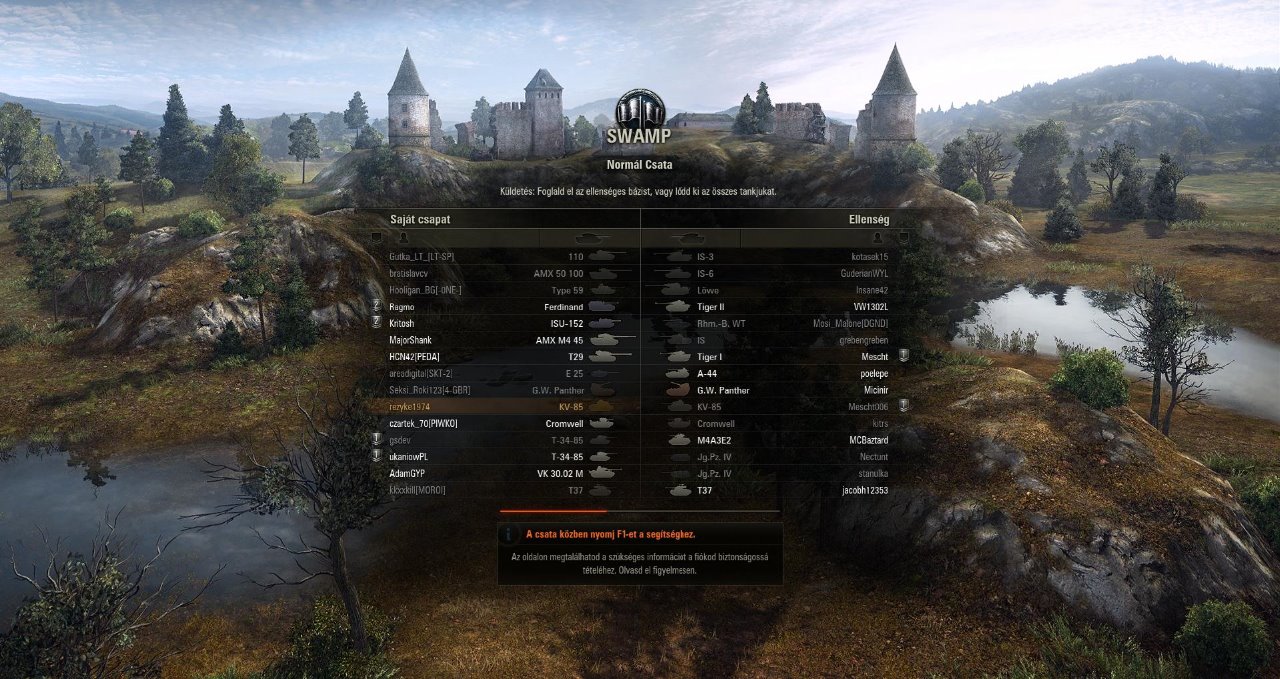Image resolution: width=1280 pixels, height=679 pixels.
Task: Select ukaniowPL's T-34-85 row
Action: [x=500, y=457]
